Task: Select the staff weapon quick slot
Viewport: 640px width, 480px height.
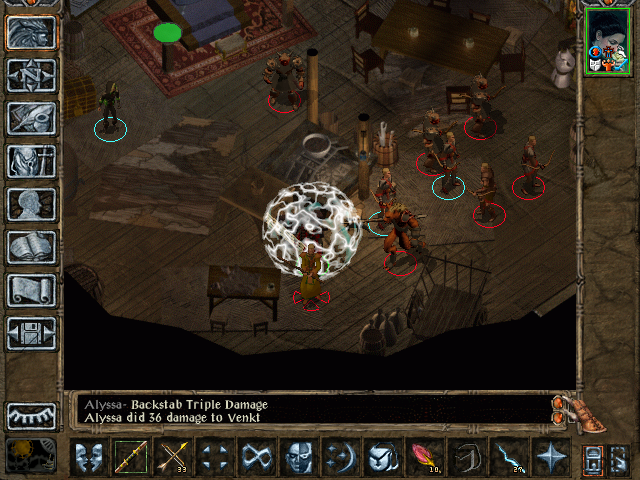Action: coord(131,458)
